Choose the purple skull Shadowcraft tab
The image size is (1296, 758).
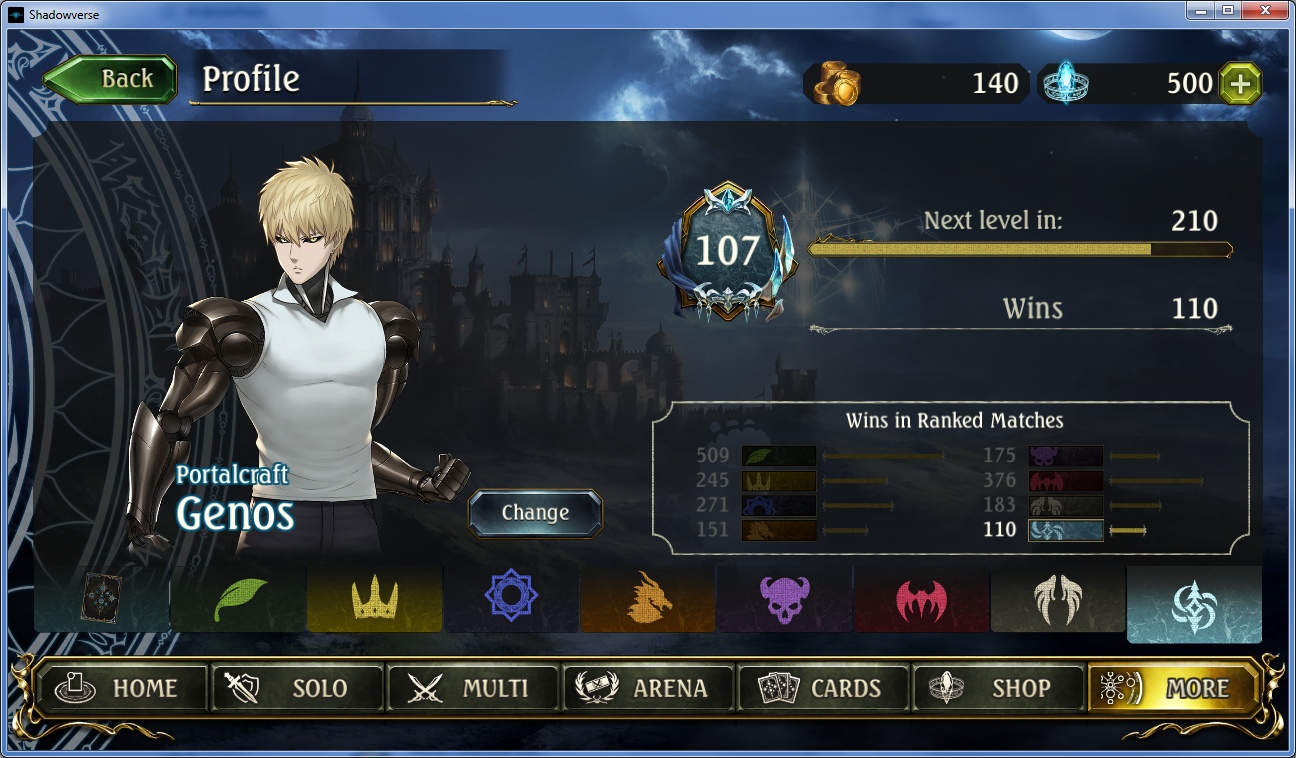[785, 600]
